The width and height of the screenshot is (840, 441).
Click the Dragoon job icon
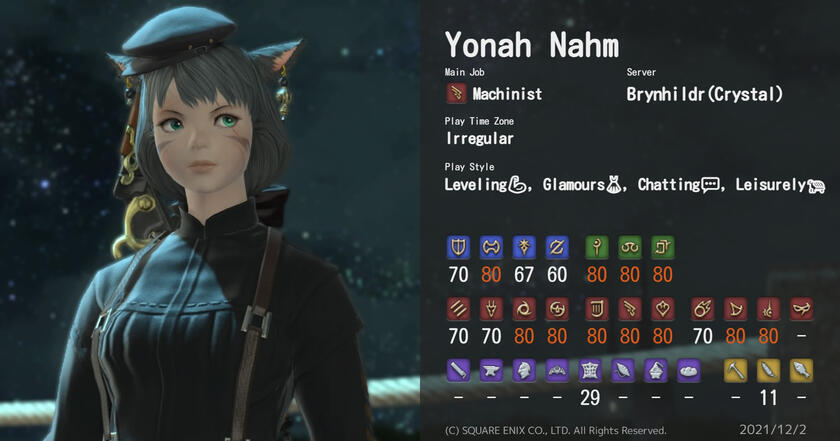click(x=490, y=307)
